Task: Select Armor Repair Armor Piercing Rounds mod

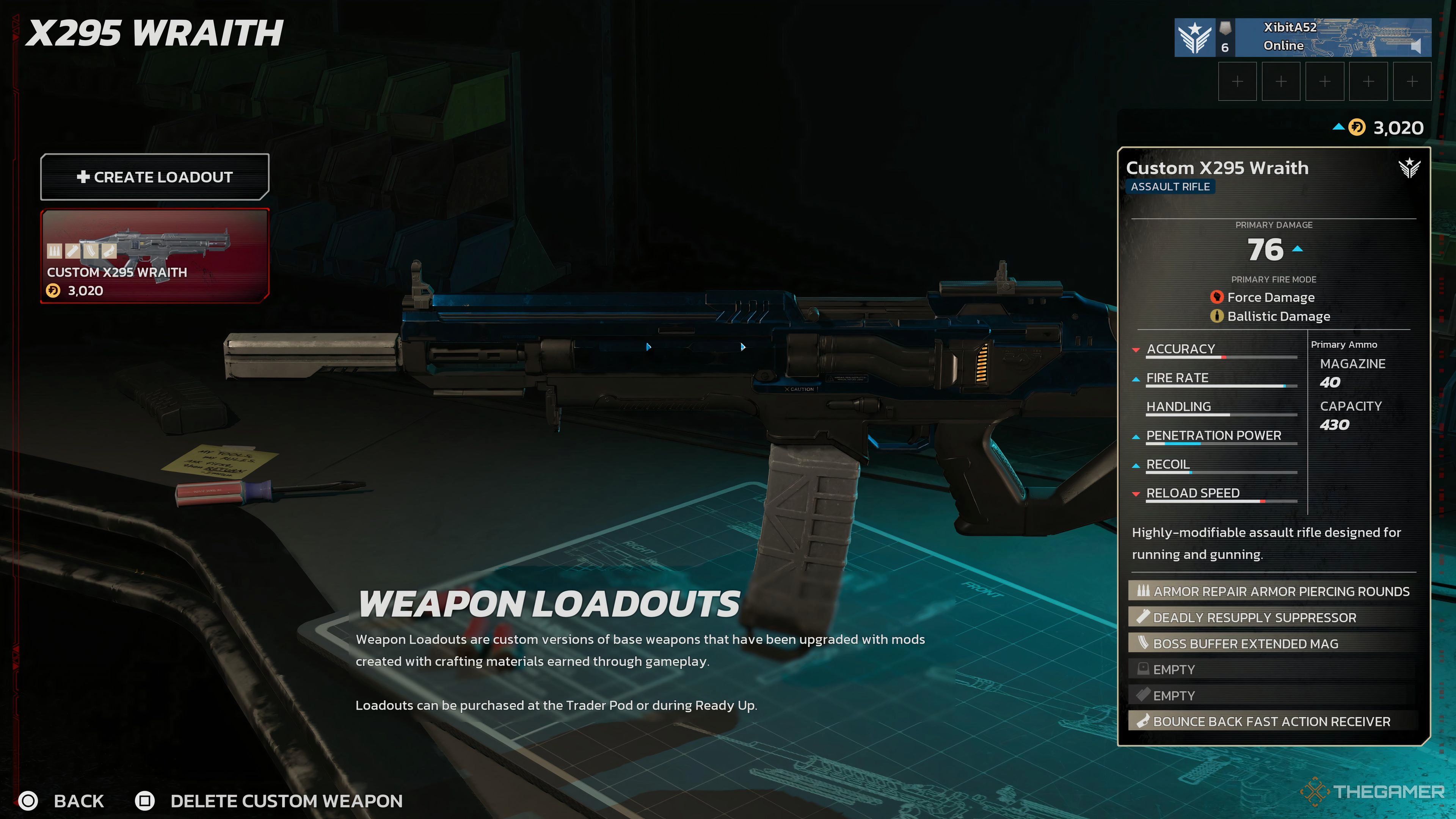Action: click(x=1273, y=591)
